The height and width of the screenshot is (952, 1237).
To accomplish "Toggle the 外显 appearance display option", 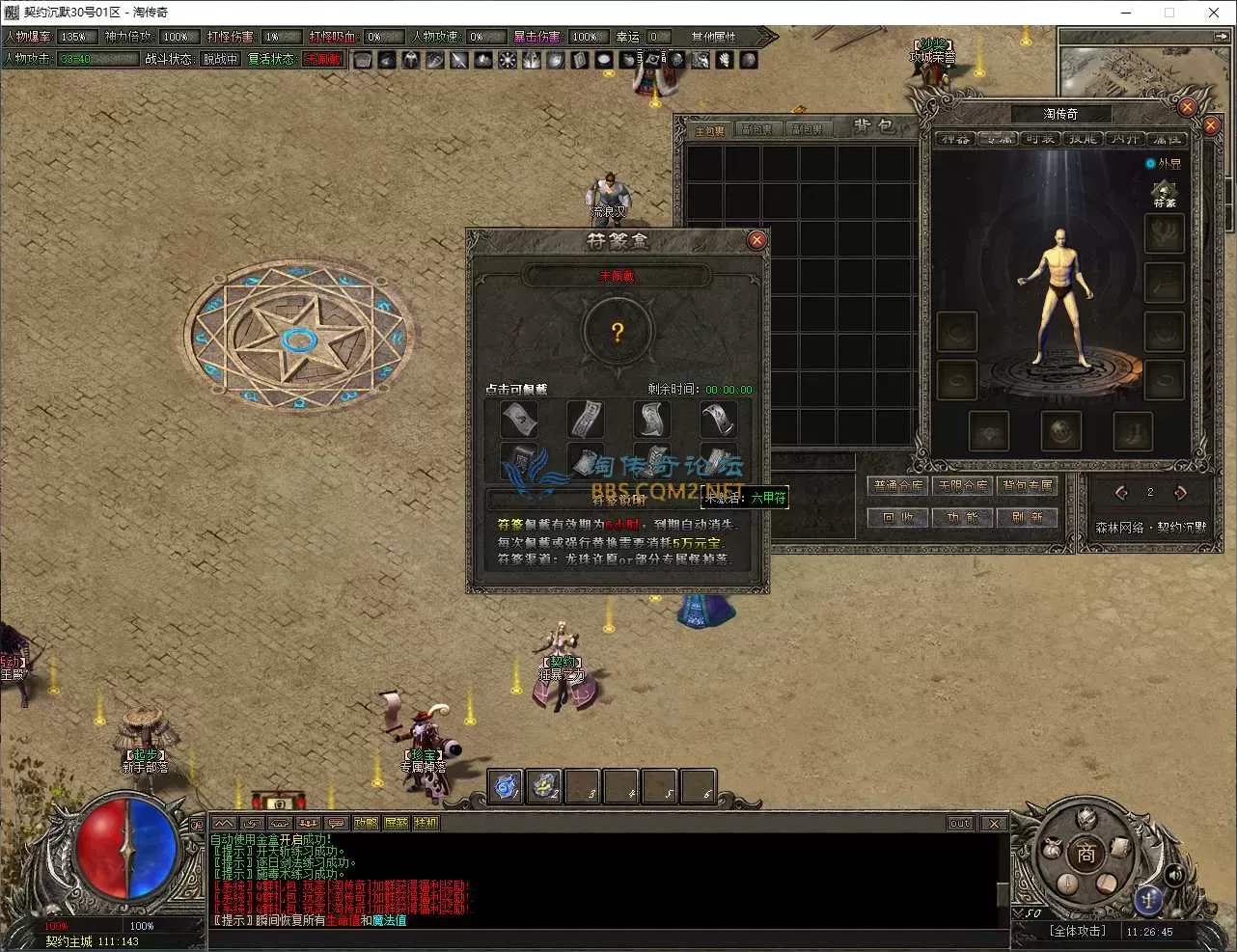I will click(x=1150, y=164).
